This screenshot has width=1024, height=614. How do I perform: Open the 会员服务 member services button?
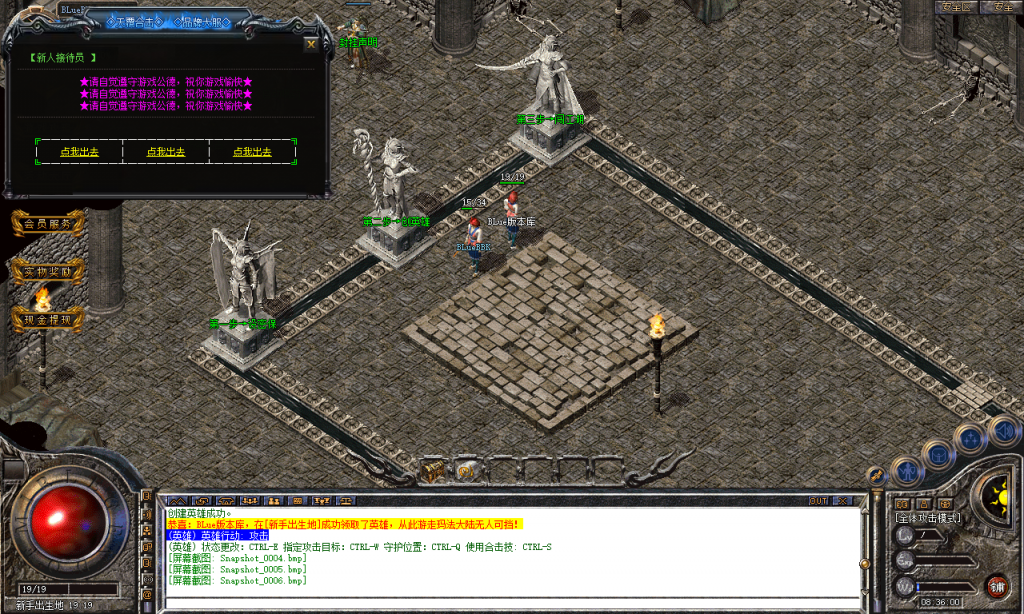(x=47, y=224)
